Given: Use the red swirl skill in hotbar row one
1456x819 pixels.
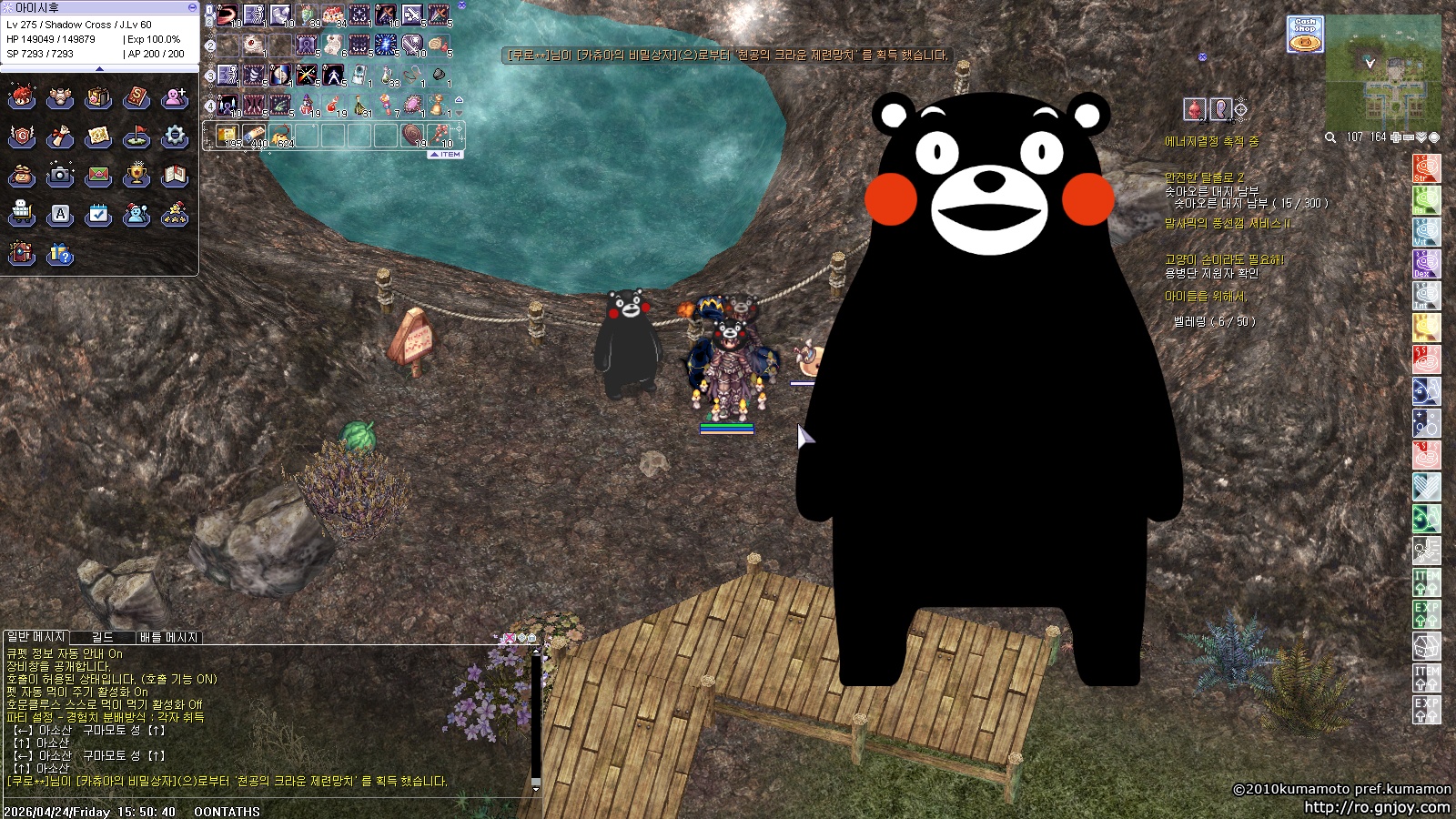Looking at the screenshot, I should pos(227,15).
